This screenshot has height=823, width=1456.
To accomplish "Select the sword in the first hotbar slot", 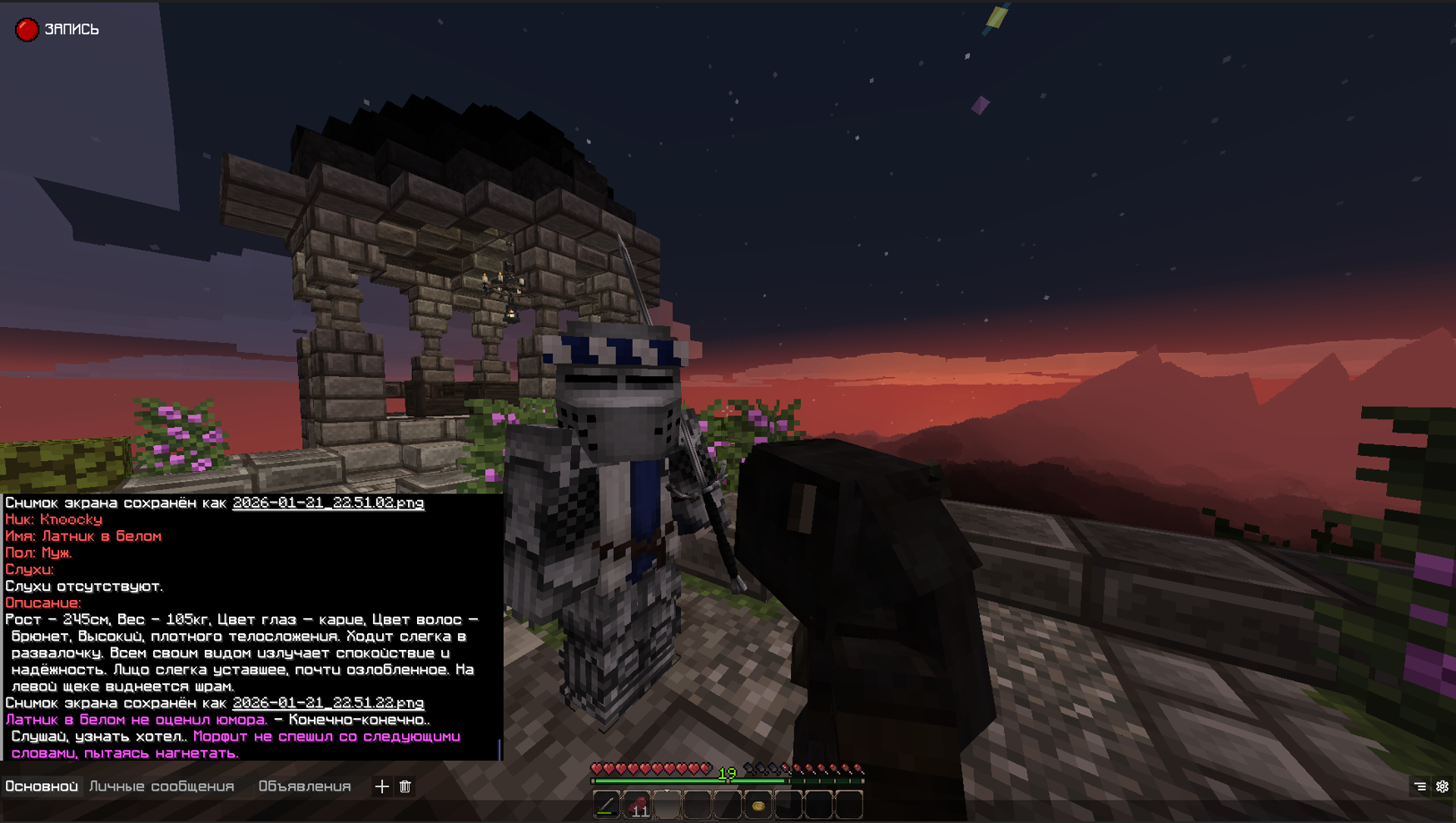I will pyautogui.click(x=606, y=806).
